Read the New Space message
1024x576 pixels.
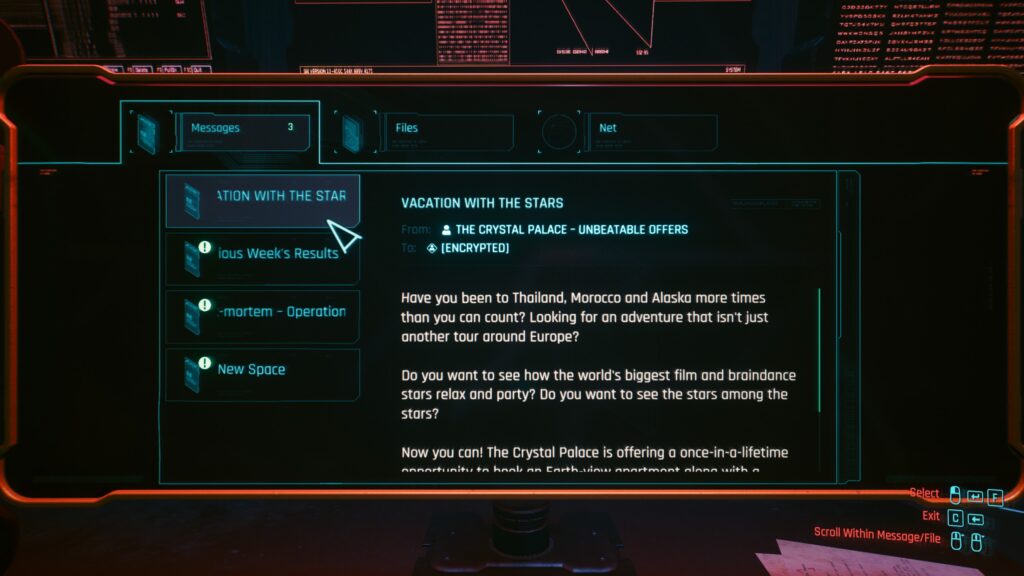pos(263,371)
